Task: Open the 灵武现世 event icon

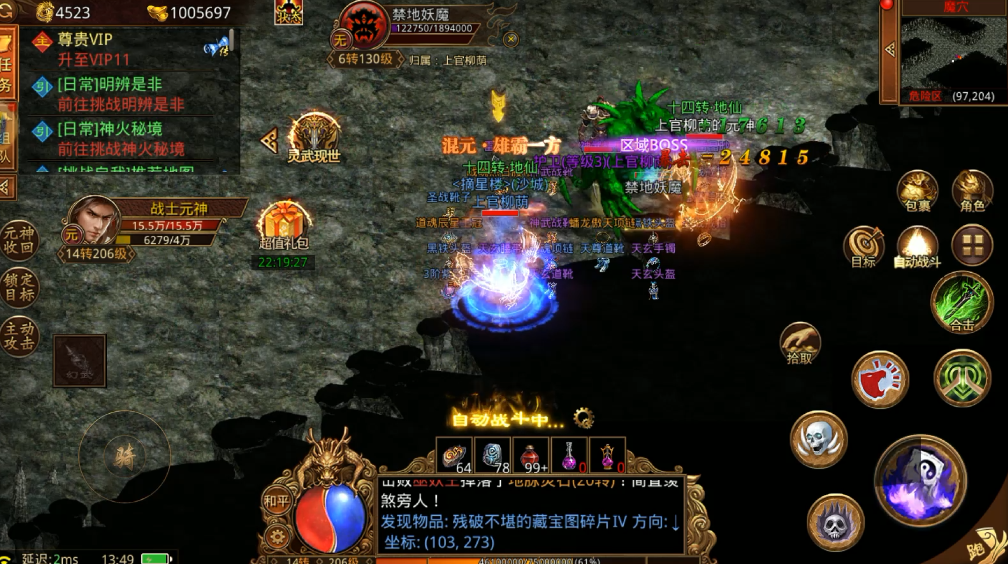Action: (x=314, y=138)
